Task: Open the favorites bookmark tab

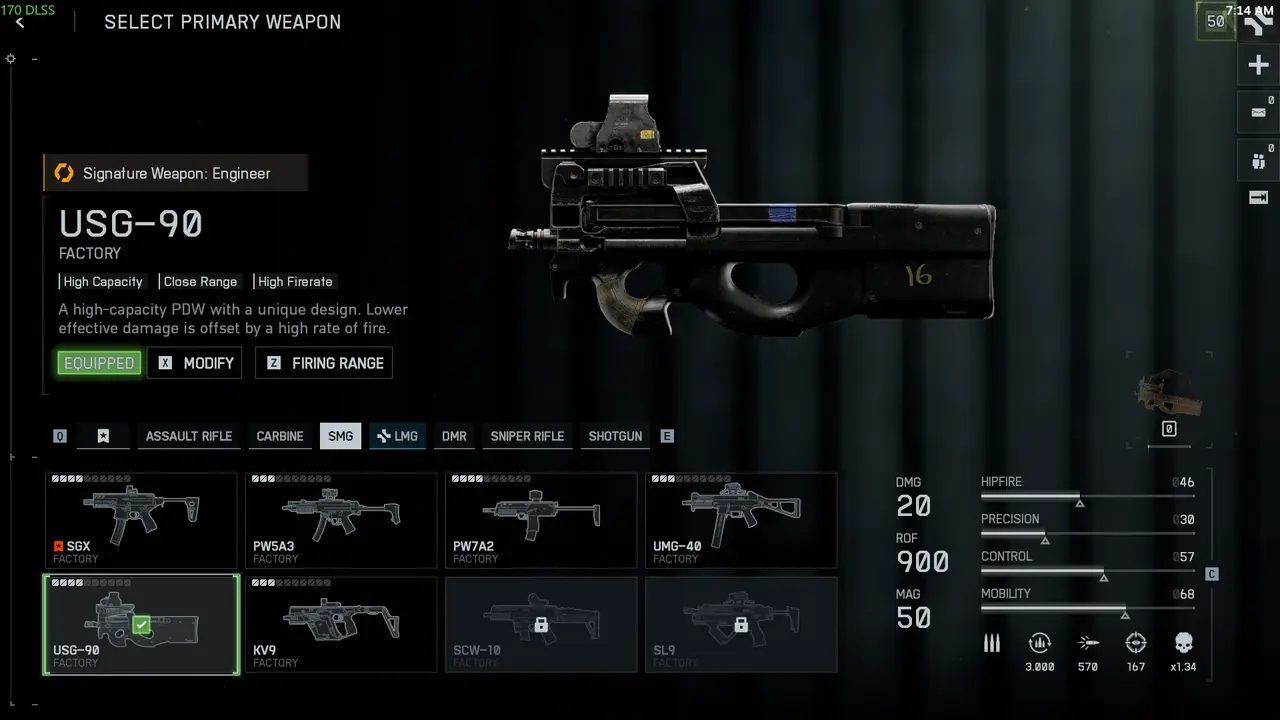Action: point(103,436)
